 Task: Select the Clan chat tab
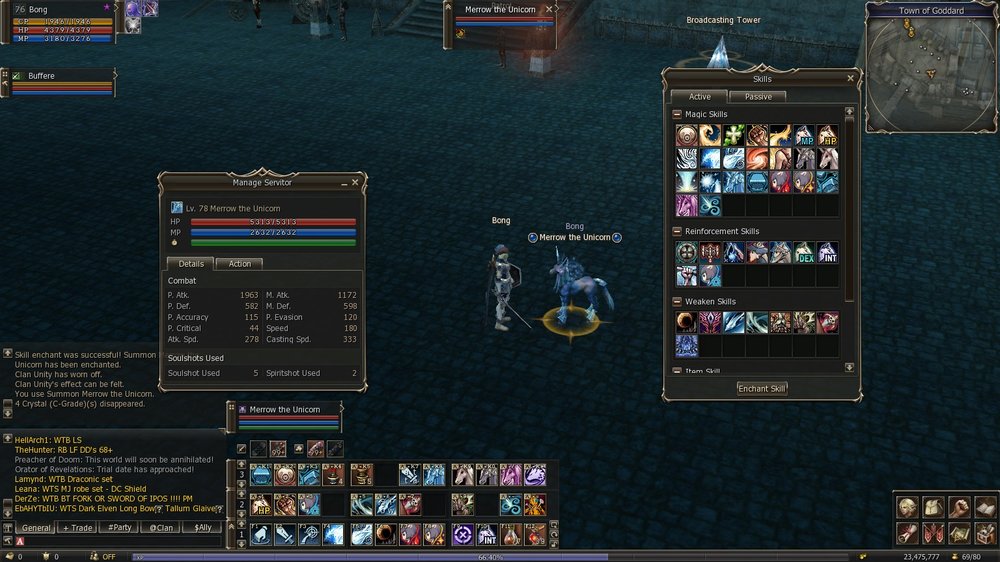coord(162,527)
